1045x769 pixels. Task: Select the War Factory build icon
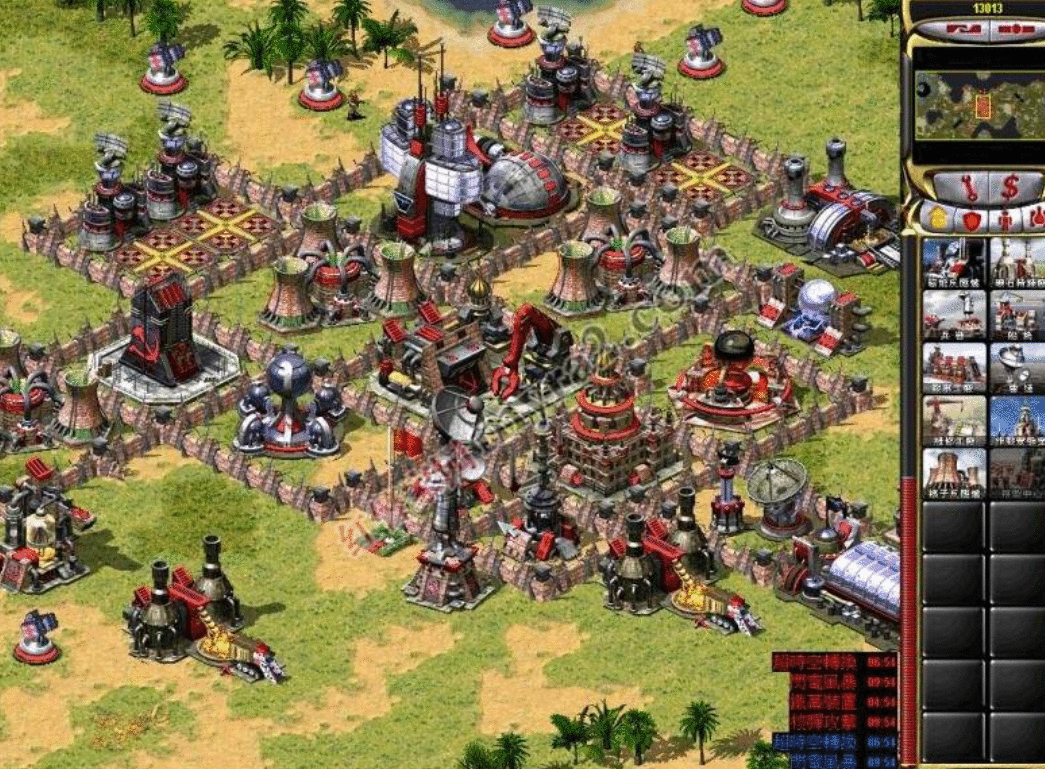point(954,367)
